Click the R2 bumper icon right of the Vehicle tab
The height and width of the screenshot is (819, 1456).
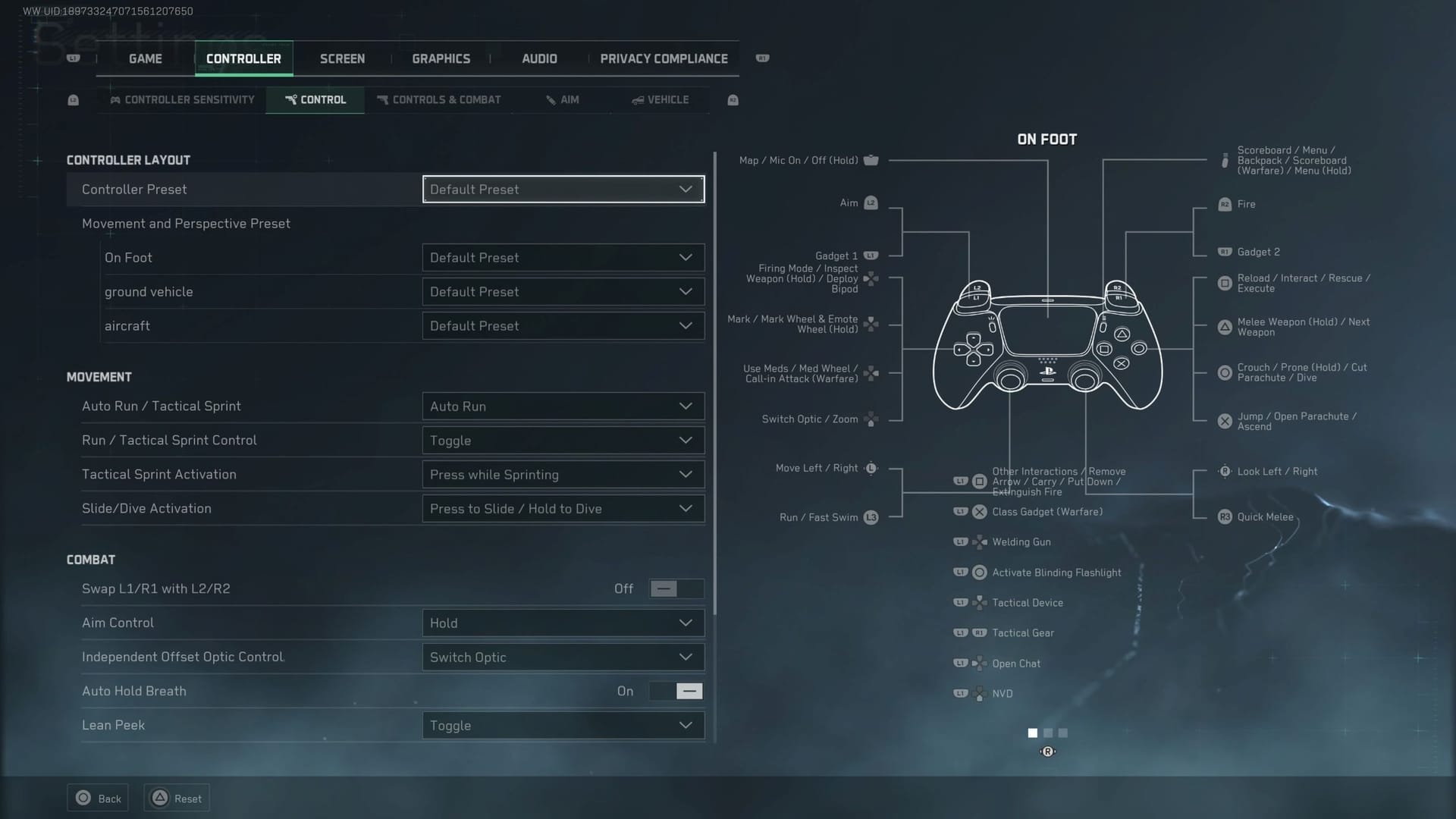point(733,99)
